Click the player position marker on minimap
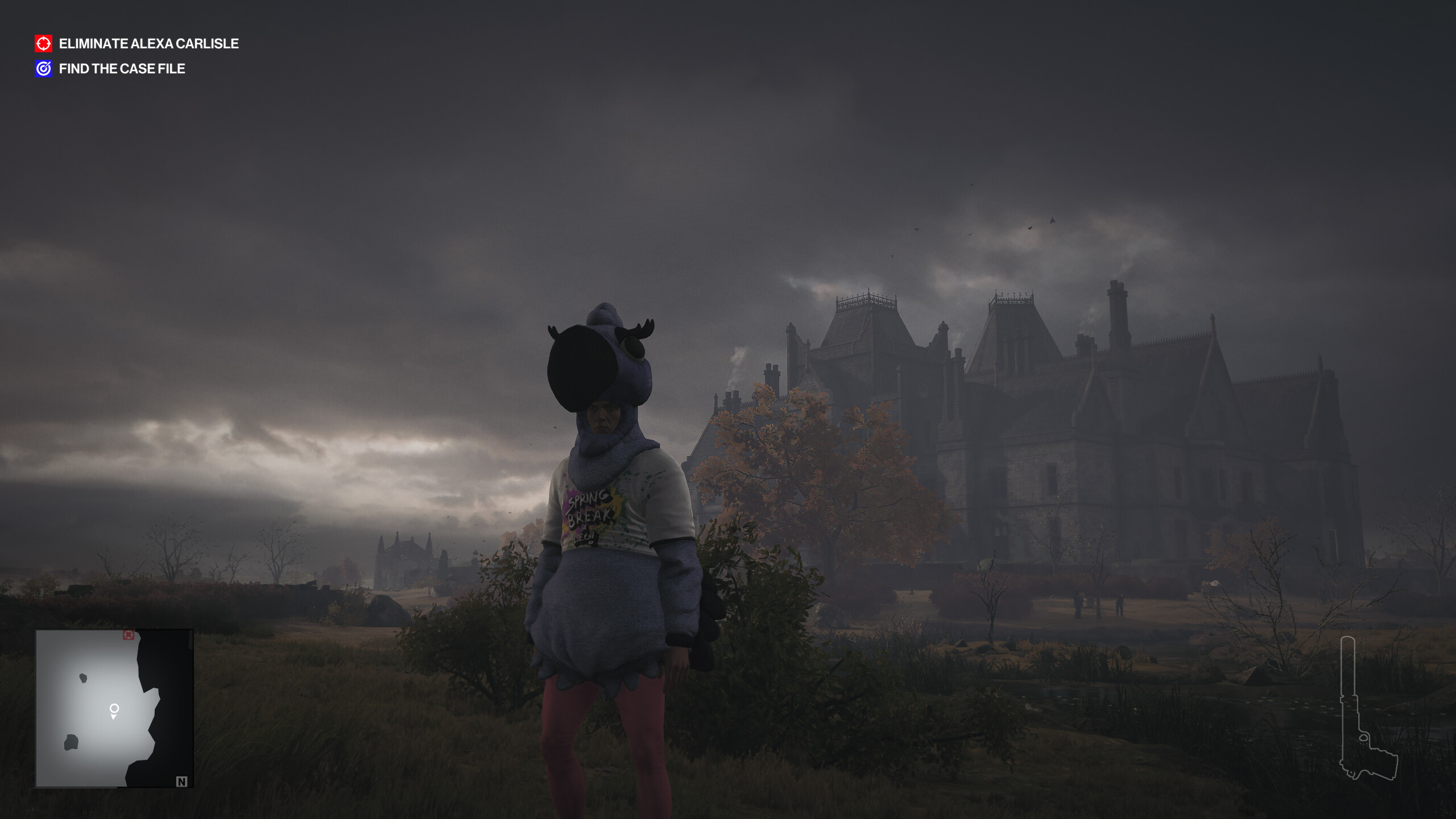Image resolution: width=1456 pixels, height=819 pixels. pos(114,710)
